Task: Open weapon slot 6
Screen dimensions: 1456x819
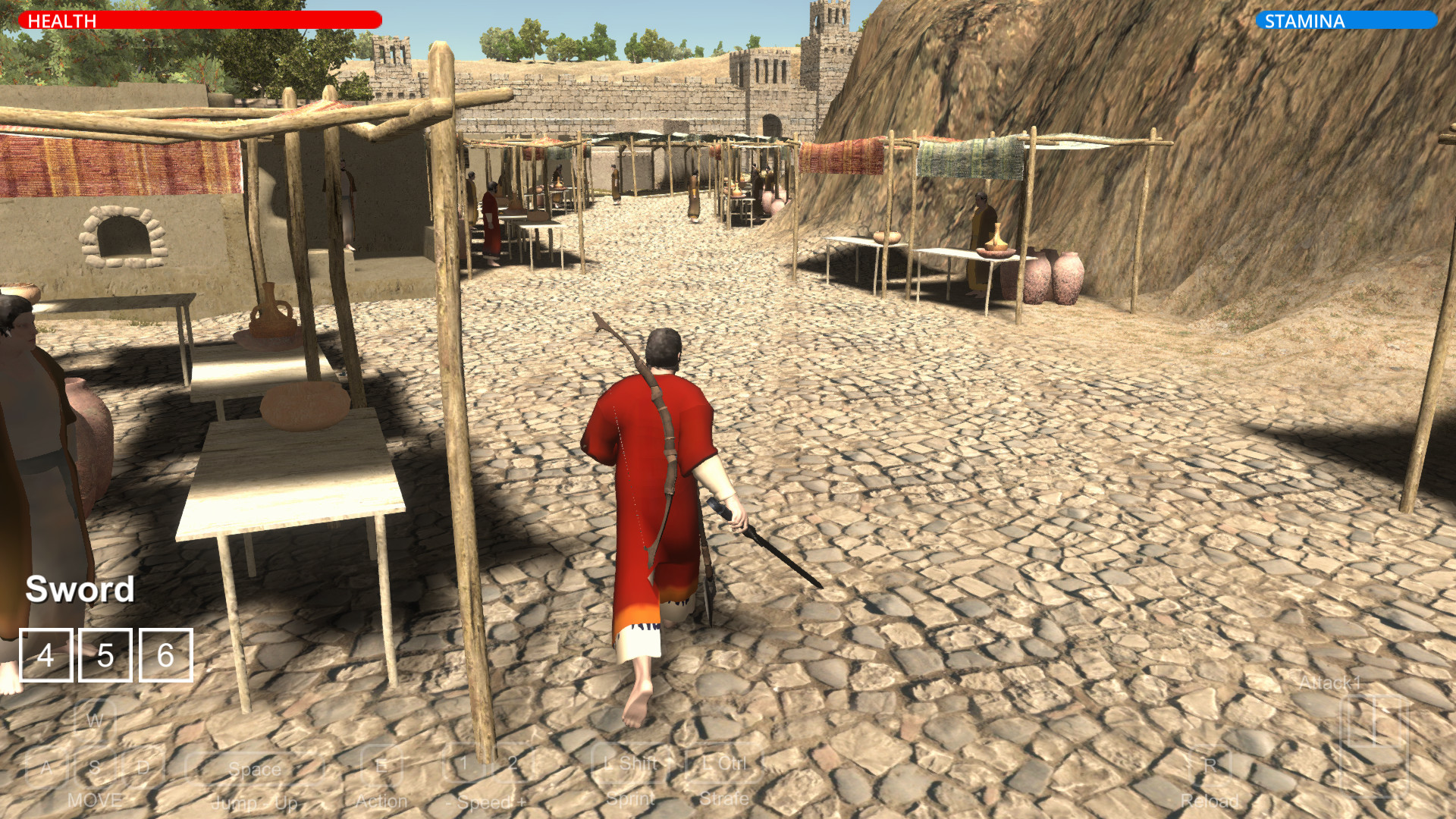Action: click(168, 655)
